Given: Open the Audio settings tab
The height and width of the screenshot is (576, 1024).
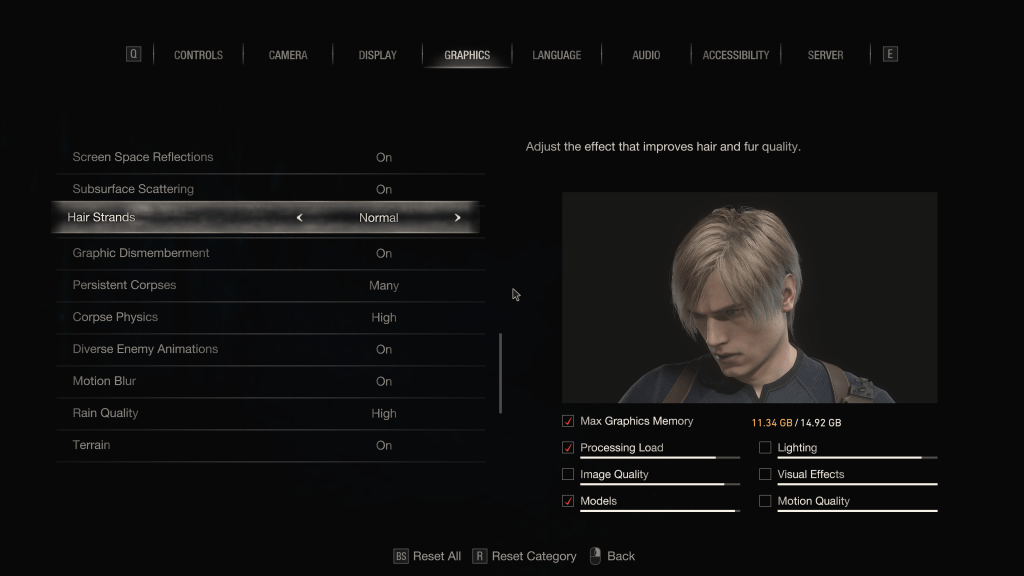Looking at the screenshot, I should (646, 55).
